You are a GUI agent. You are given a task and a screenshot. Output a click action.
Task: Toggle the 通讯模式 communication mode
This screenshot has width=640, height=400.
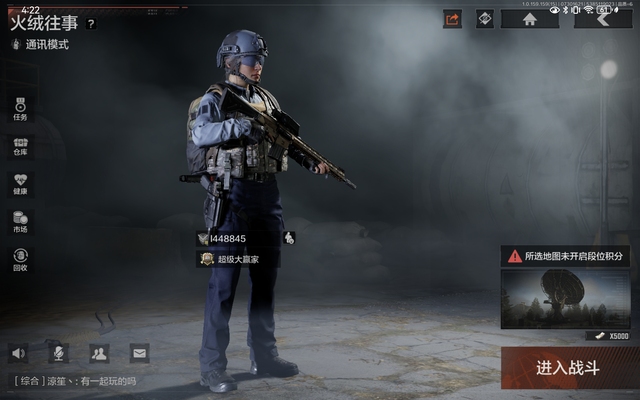coord(42,45)
